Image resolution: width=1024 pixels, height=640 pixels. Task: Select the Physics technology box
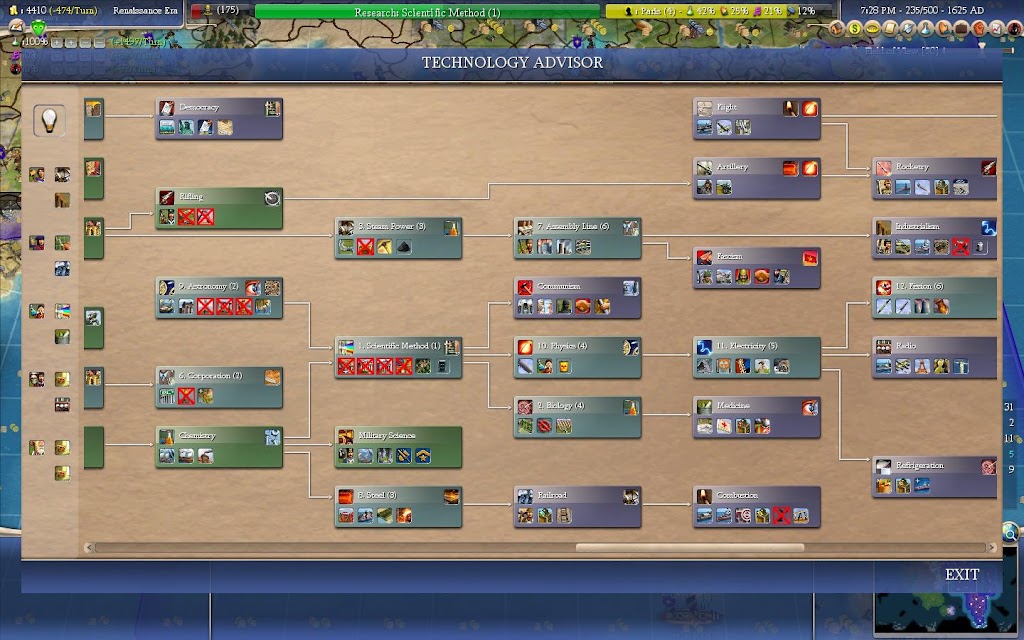(x=577, y=347)
